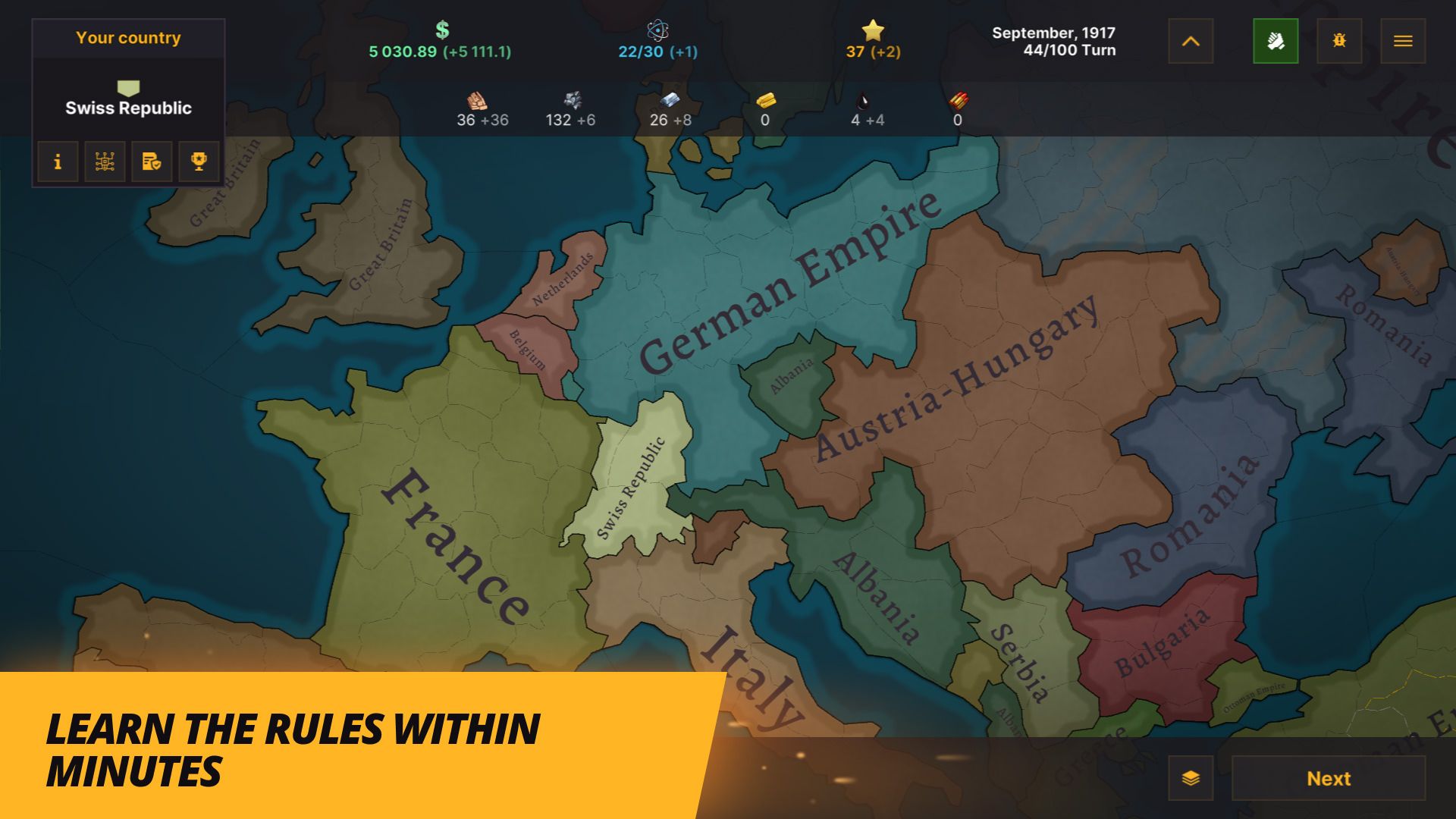Open the laws and policies icon
1456x819 pixels.
pos(152,161)
